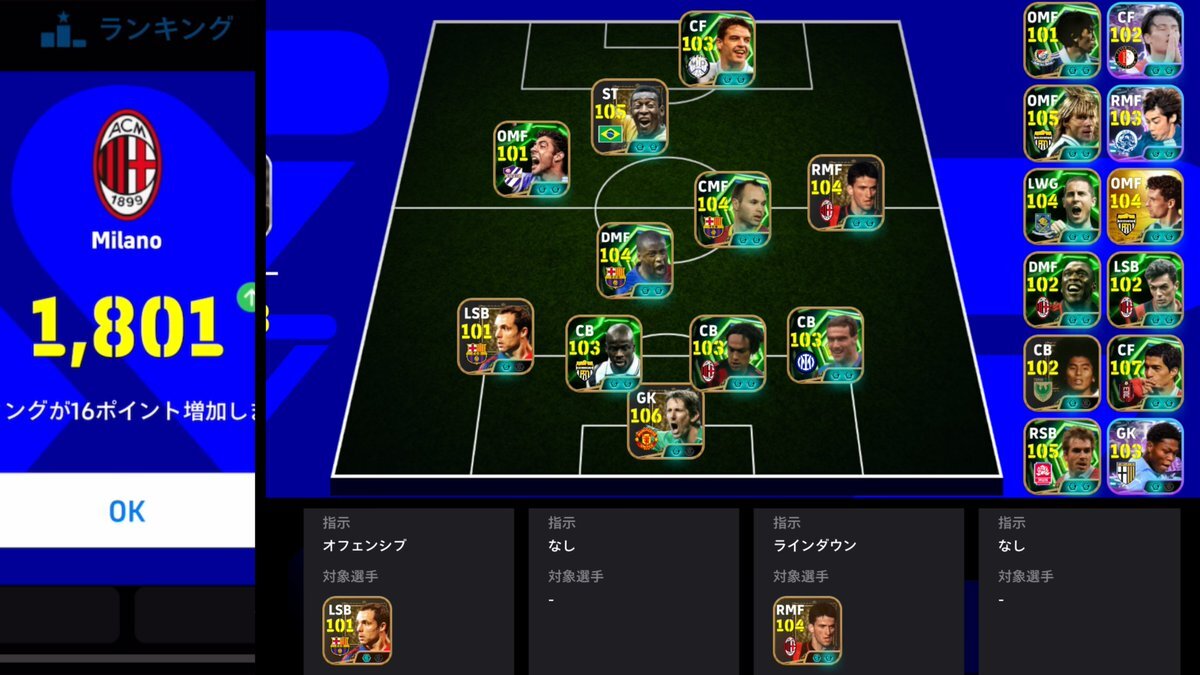Select the 103 CF card at top
This screenshot has height=675, width=1200.
pyautogui.click(x=717, y=49)
